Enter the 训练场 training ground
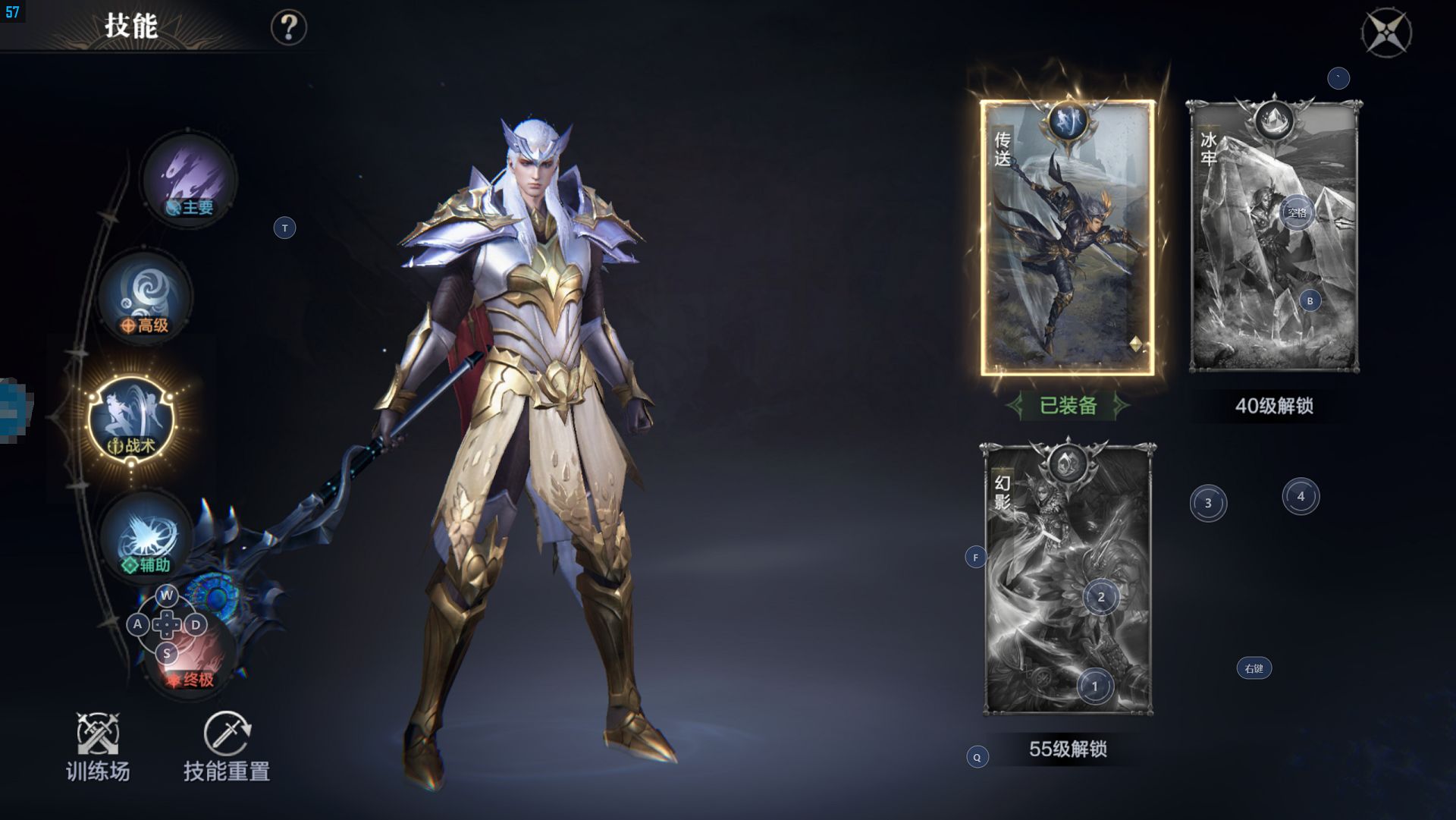 point(98,747)
